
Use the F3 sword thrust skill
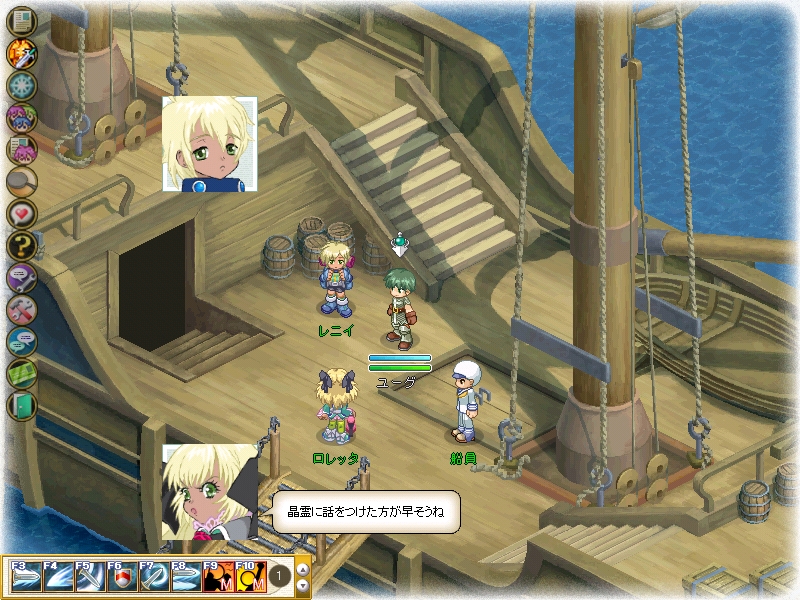tap(26, 578)
